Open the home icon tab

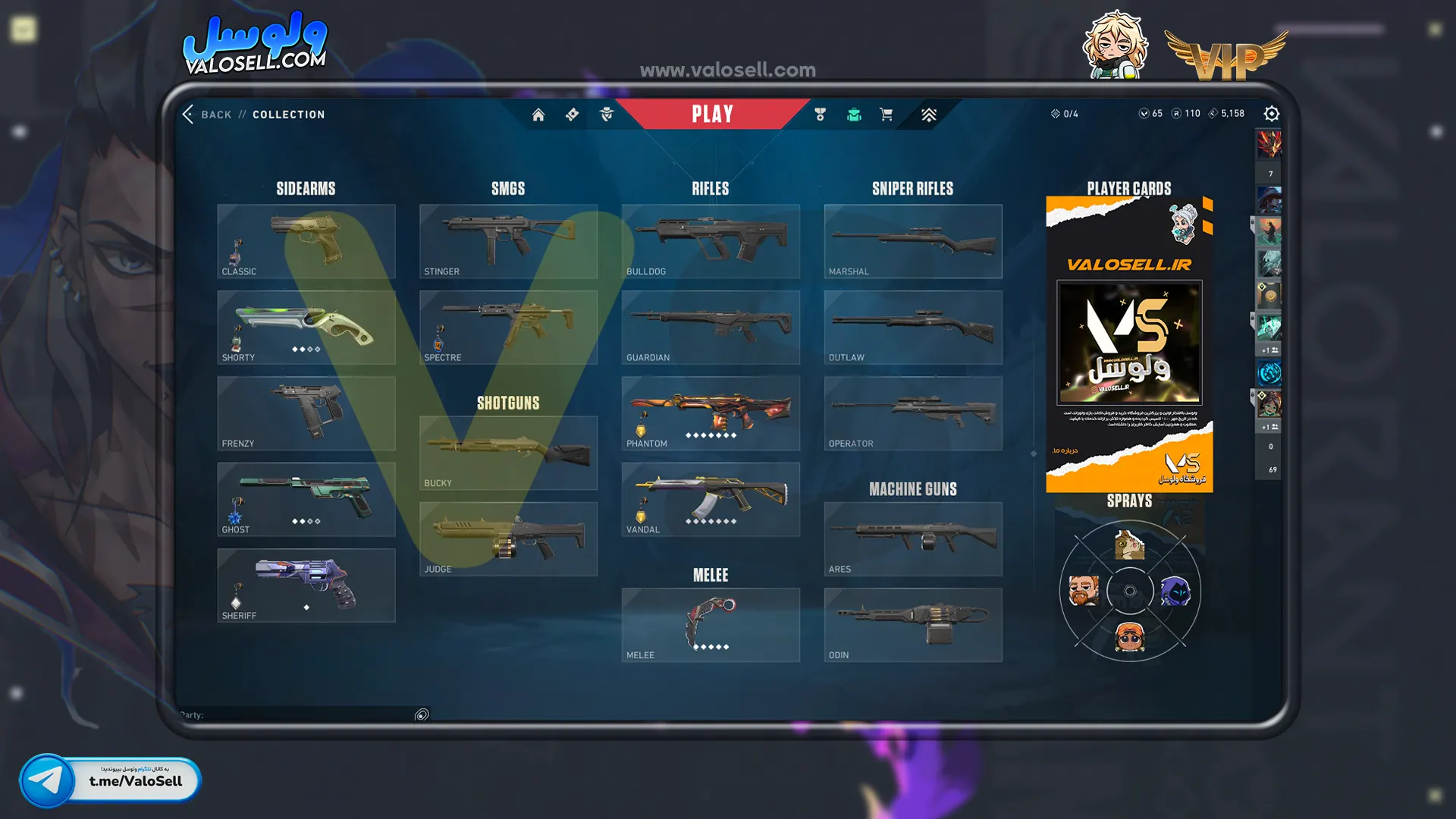(538, 115)
